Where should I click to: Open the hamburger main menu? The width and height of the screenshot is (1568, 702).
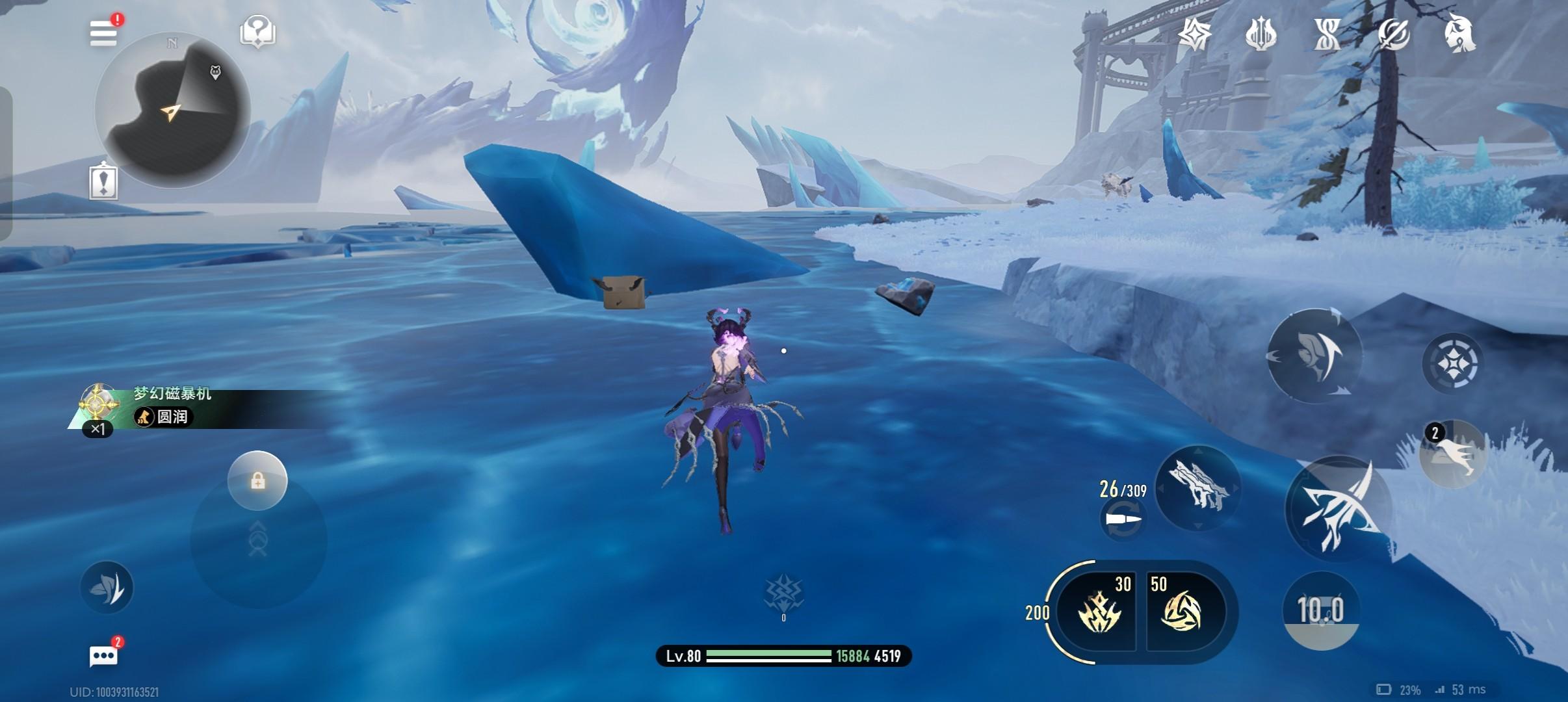tap(104, 32)
